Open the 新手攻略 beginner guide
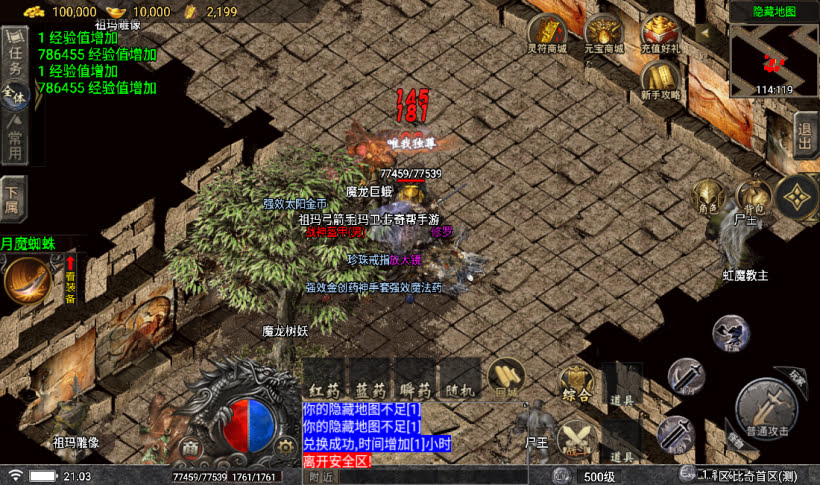 (x=660, y=80)
